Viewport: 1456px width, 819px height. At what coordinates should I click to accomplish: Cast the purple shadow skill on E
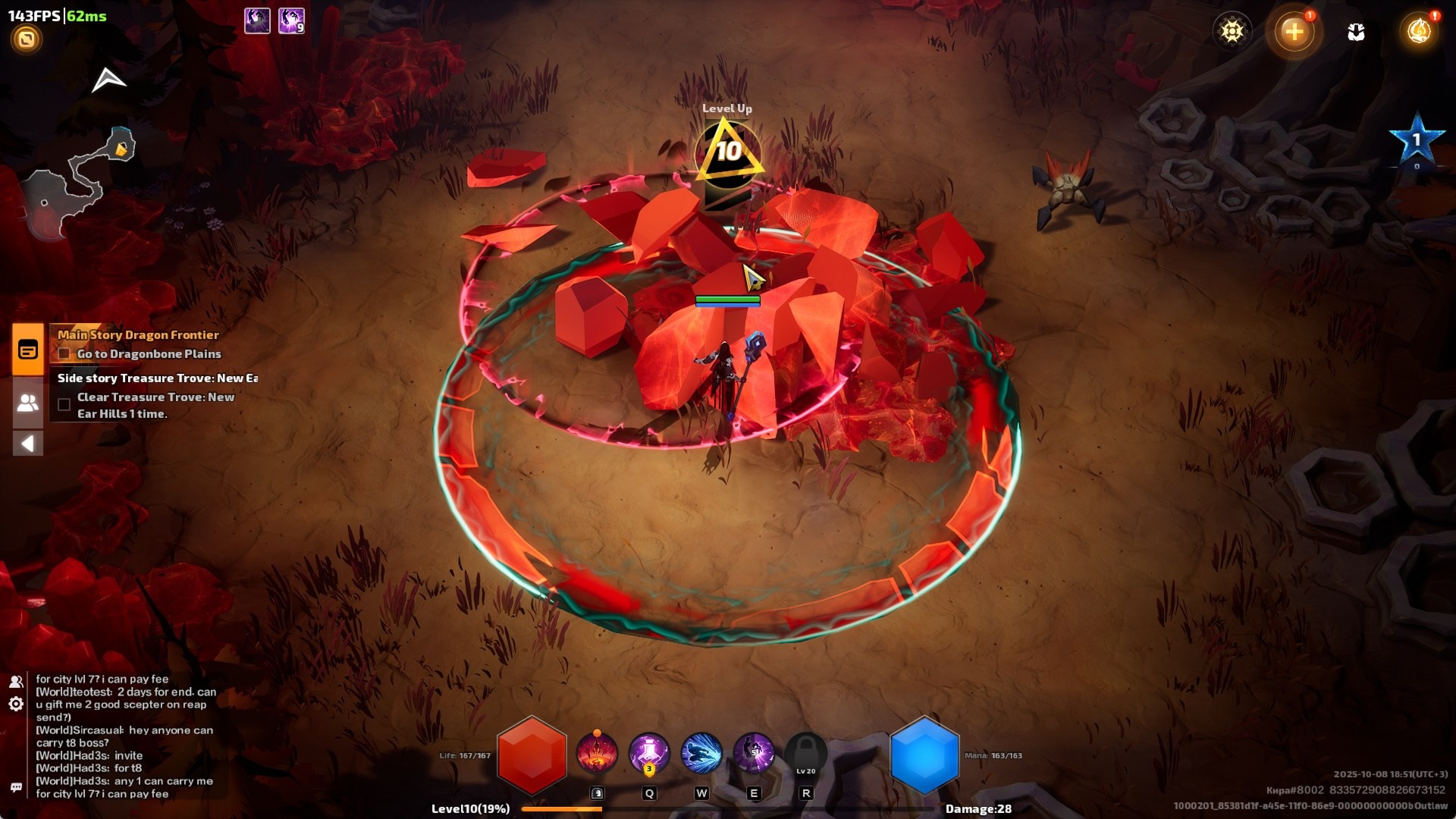point(753,754)
